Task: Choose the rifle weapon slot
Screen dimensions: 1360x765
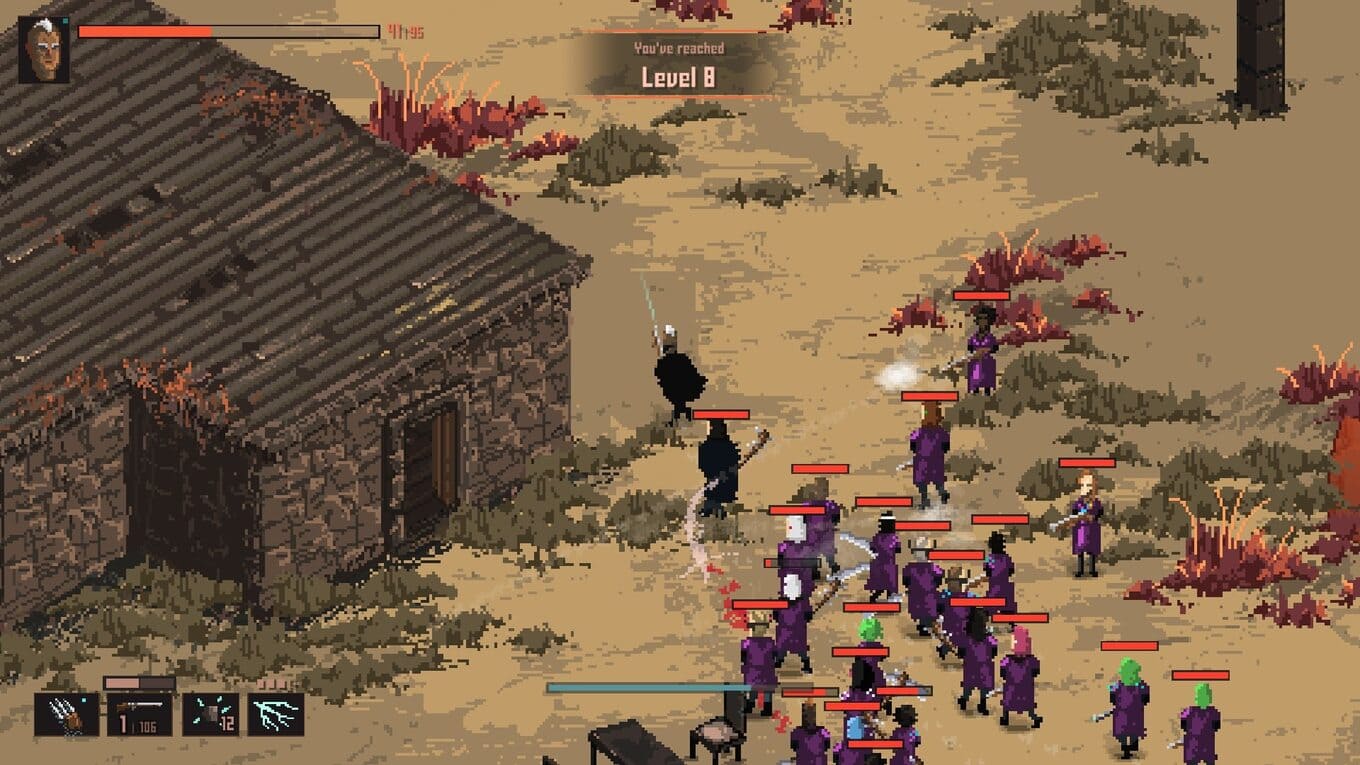Action: point(139,714)
